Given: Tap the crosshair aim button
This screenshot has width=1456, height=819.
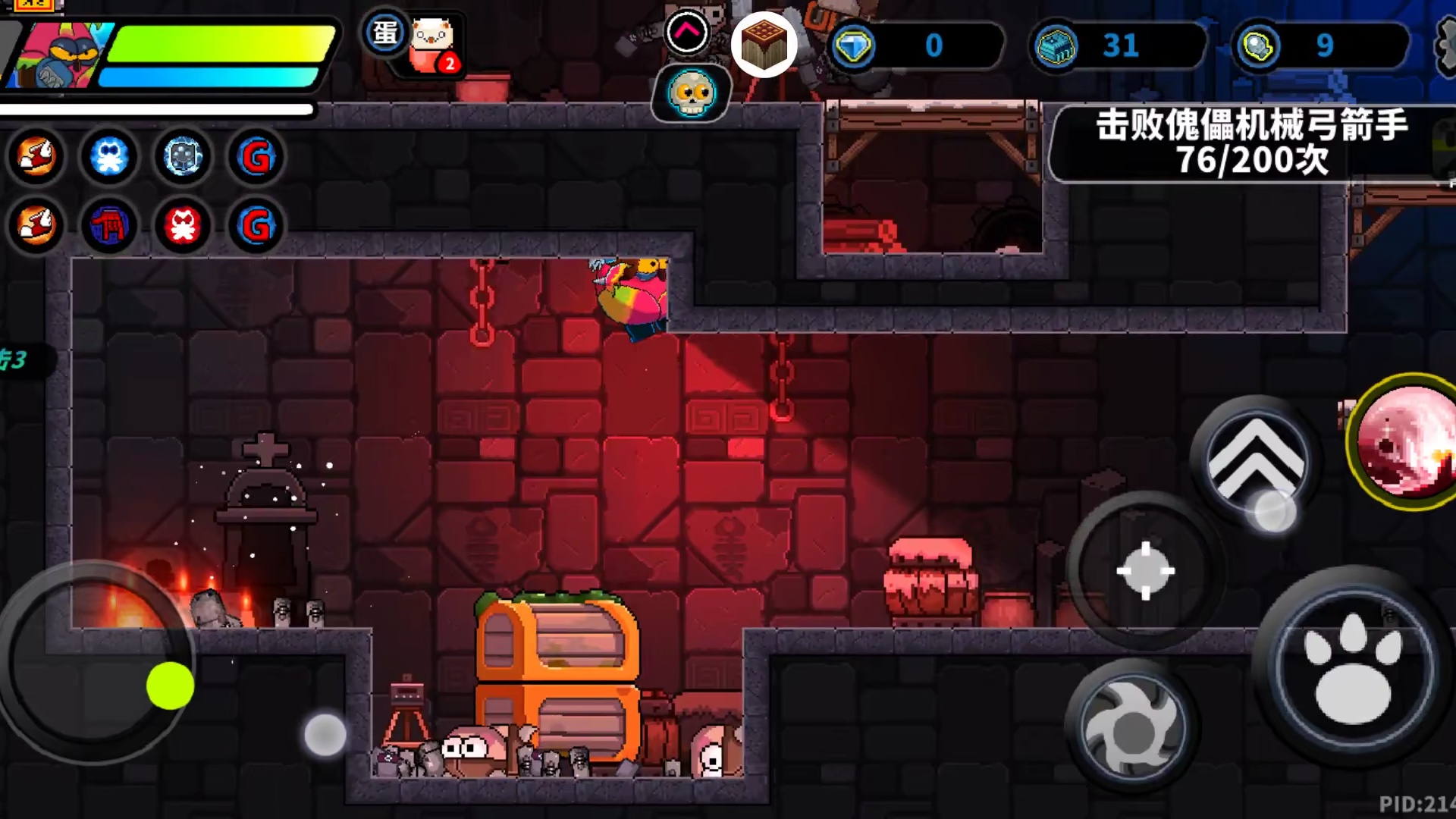Looking at the screenshot, I should click(1145, 570).
